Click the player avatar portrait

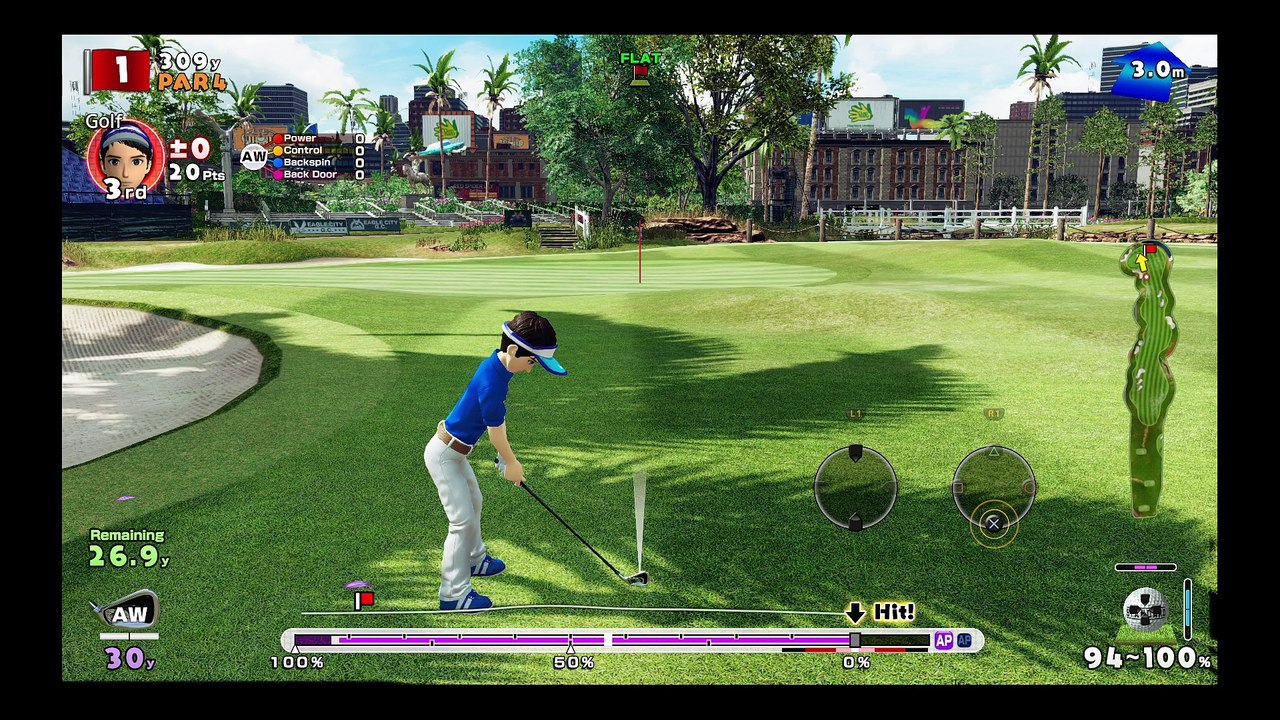tap(126, 155)
